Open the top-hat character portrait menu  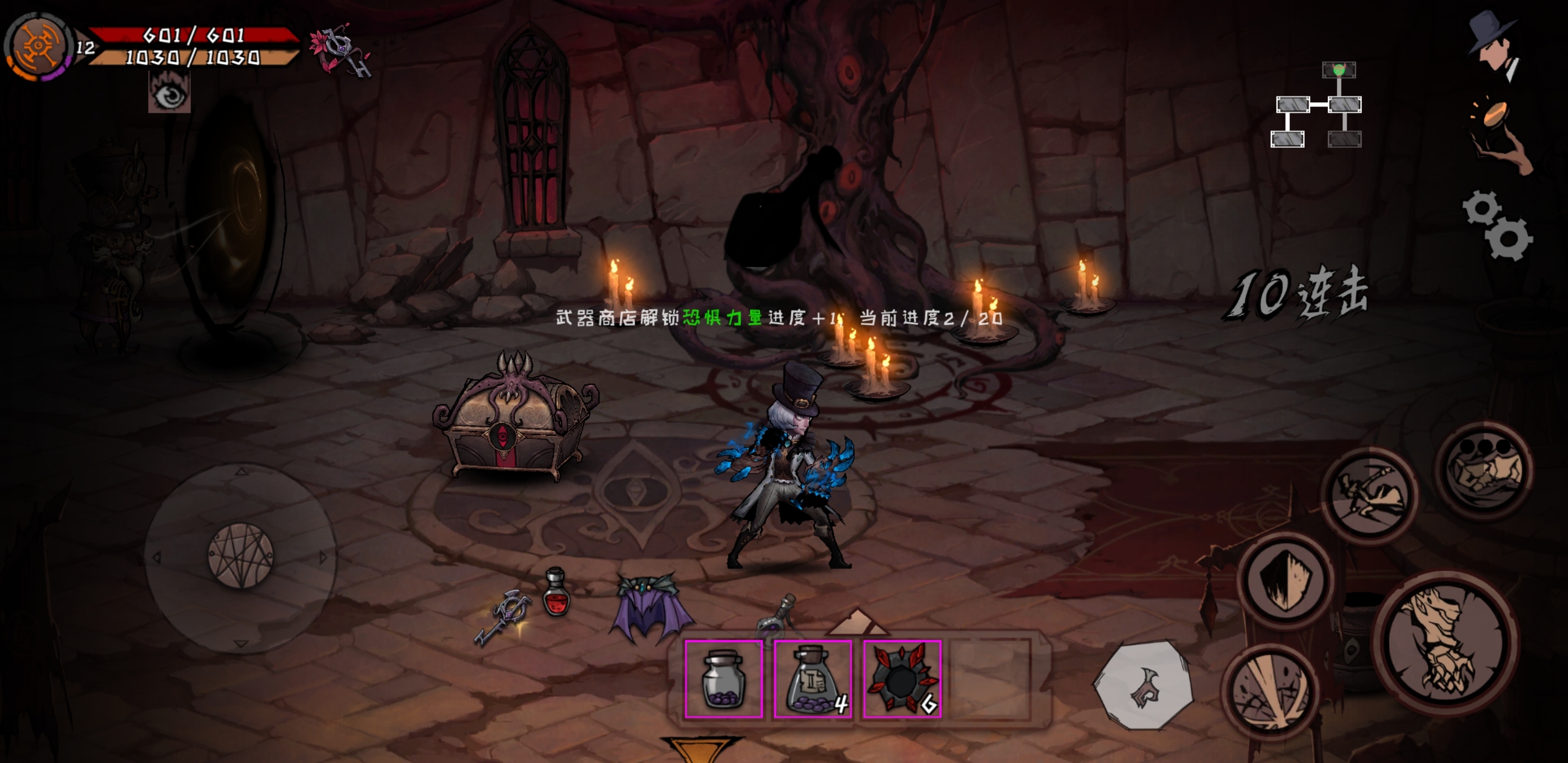(x=1494, y=46)
